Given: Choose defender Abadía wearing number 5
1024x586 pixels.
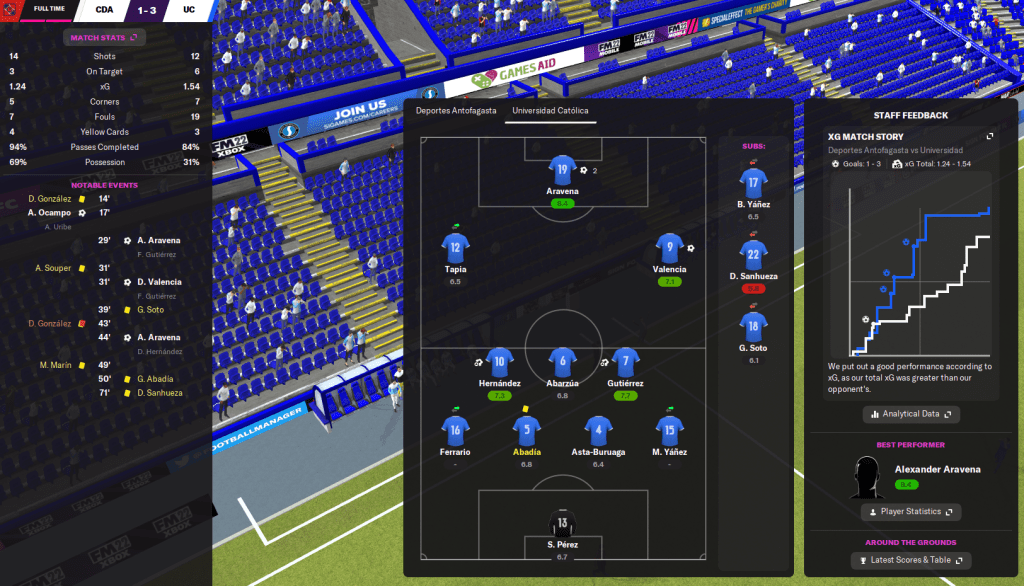Looking at the screenshot, I should [x=527, y=431].
